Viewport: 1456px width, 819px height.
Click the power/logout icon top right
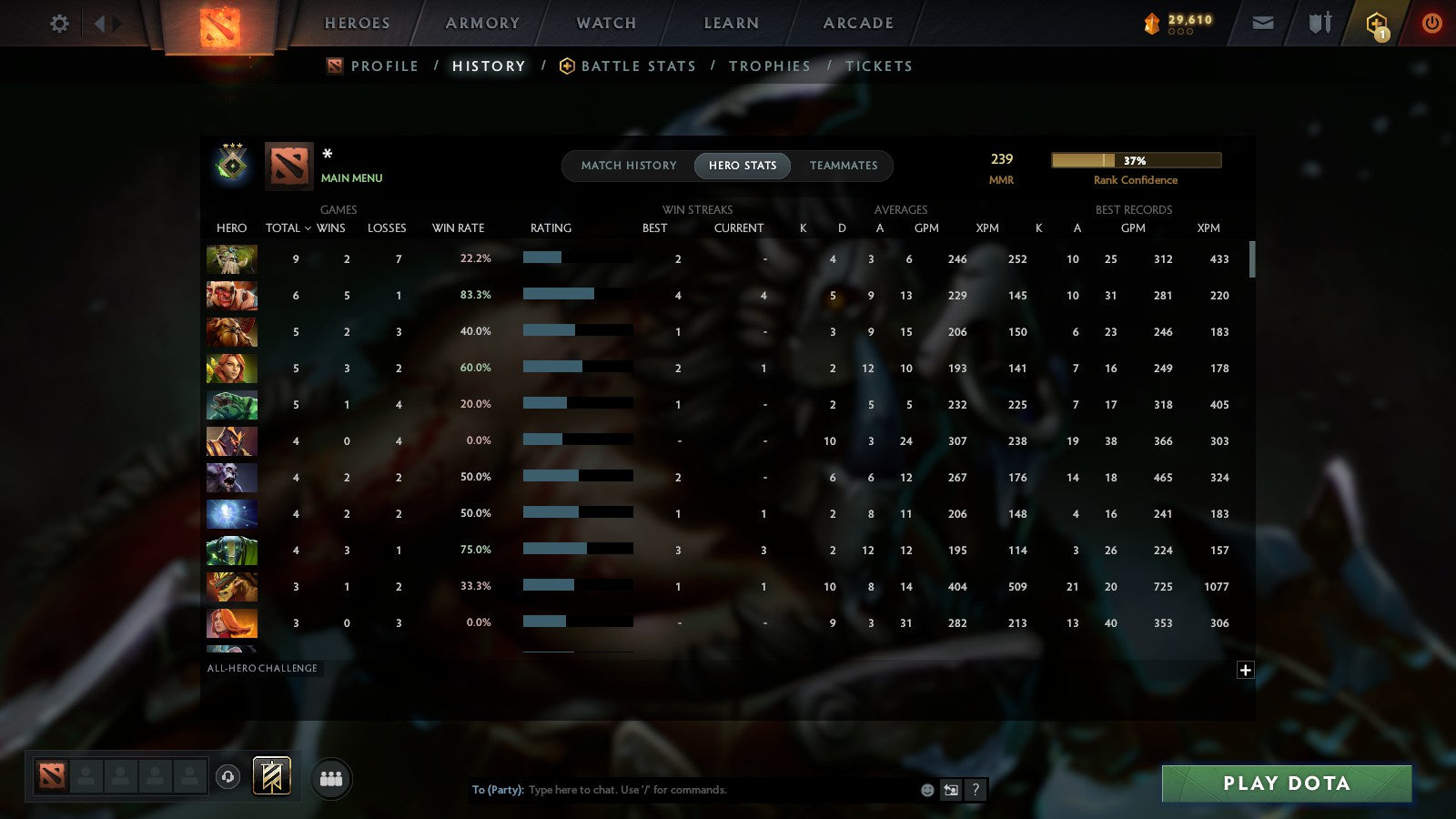point(1431,24)
